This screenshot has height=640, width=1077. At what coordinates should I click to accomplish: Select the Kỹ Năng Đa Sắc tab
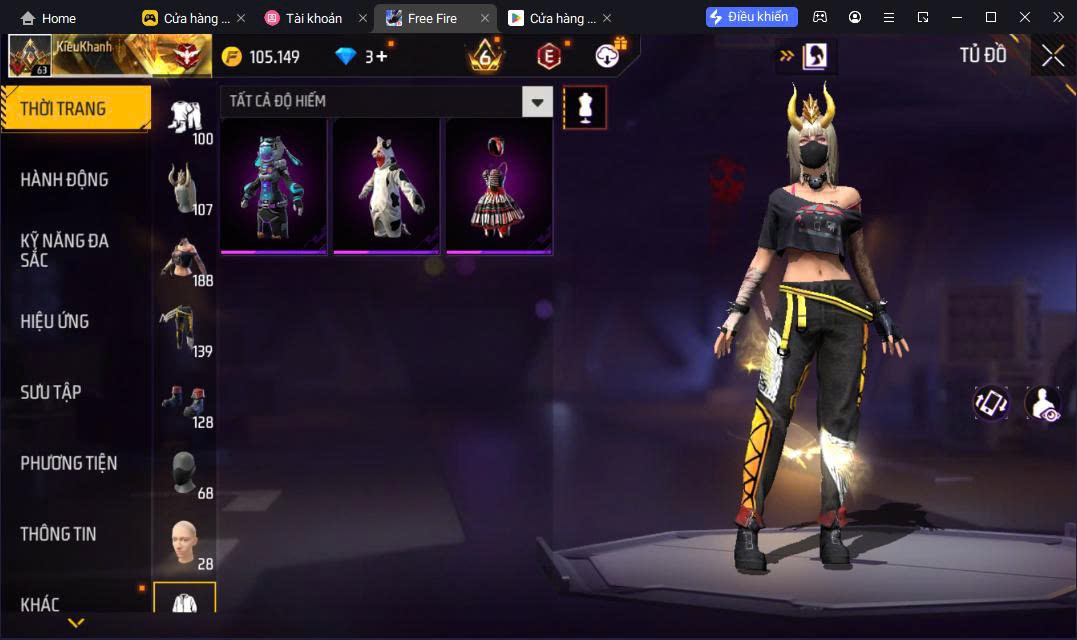pos(65,250)
